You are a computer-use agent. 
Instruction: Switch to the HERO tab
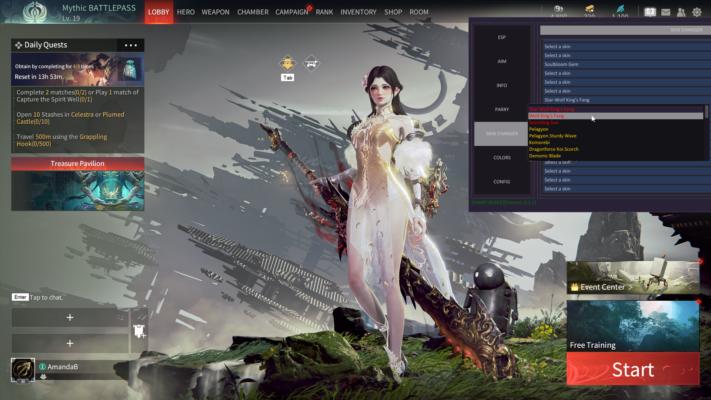pyautogui.click(x=186, y=12)
